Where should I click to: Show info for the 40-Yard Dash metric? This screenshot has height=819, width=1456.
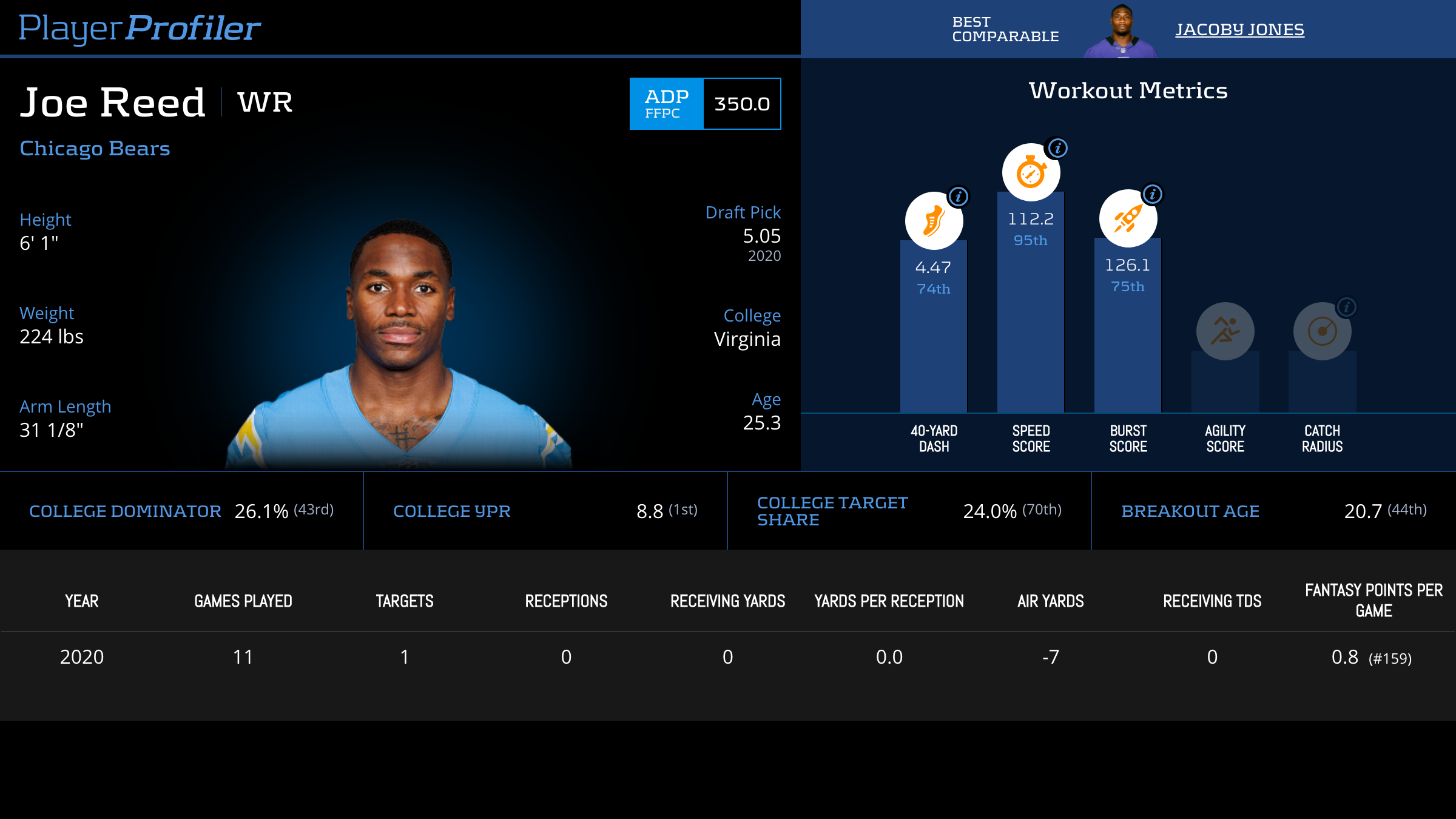coord(959,197)
